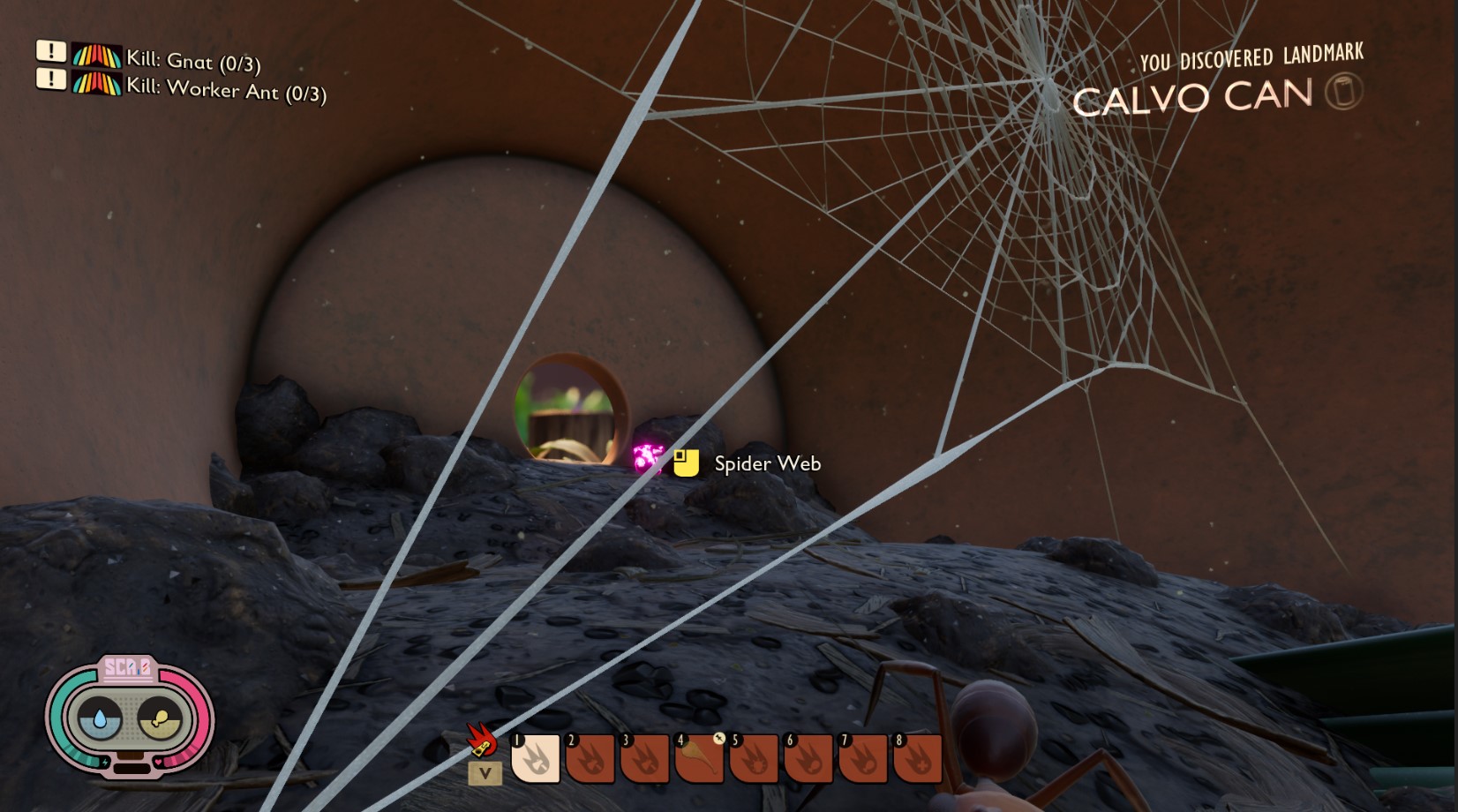Click the SCAB label on the status gadget
This screenshot has height=812, width=1458.
point(128,668)
